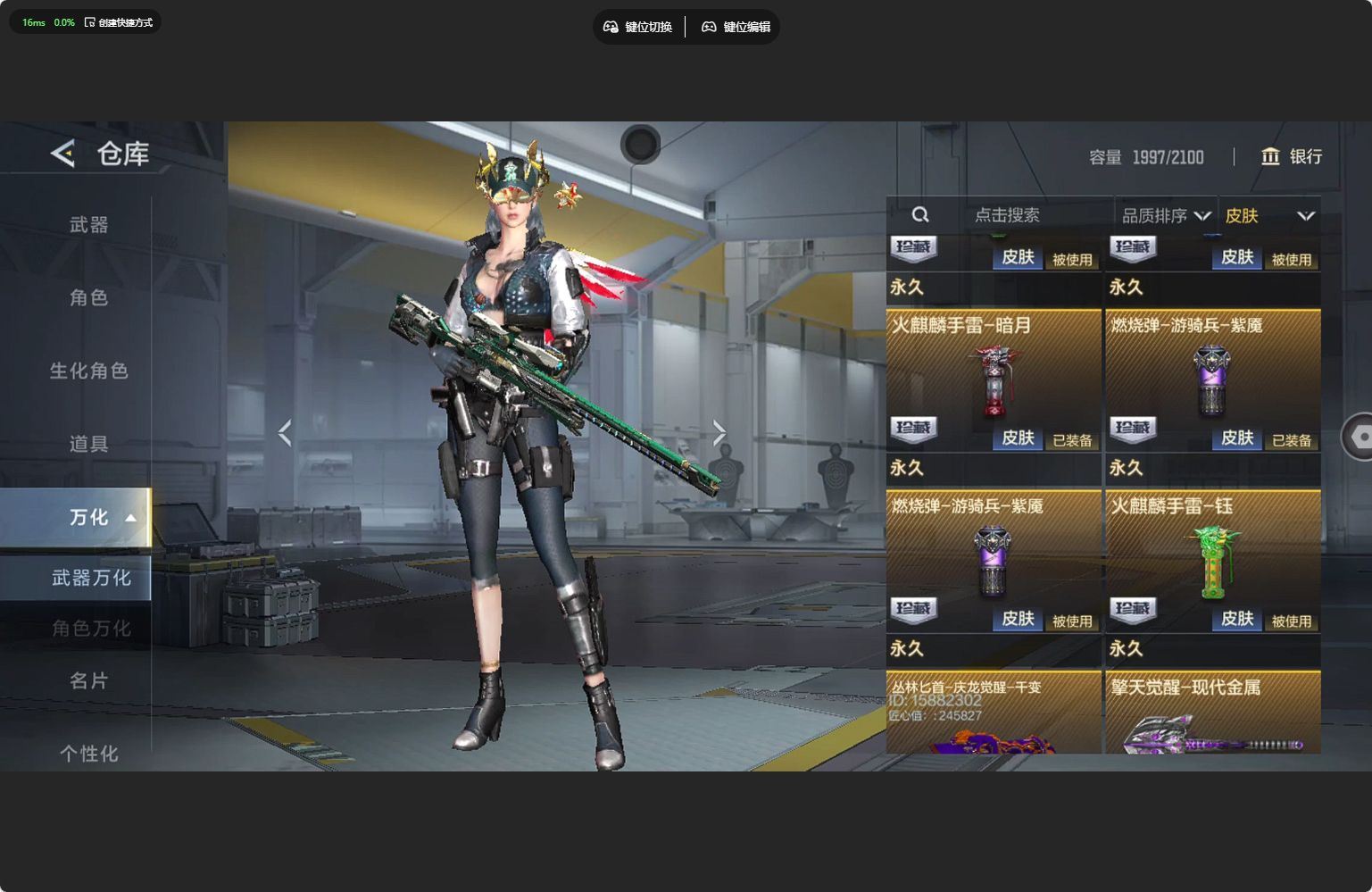Open the 角色万化 subcategory
This screenshot has height=892, width=1372.
click(x=90, y=629)
